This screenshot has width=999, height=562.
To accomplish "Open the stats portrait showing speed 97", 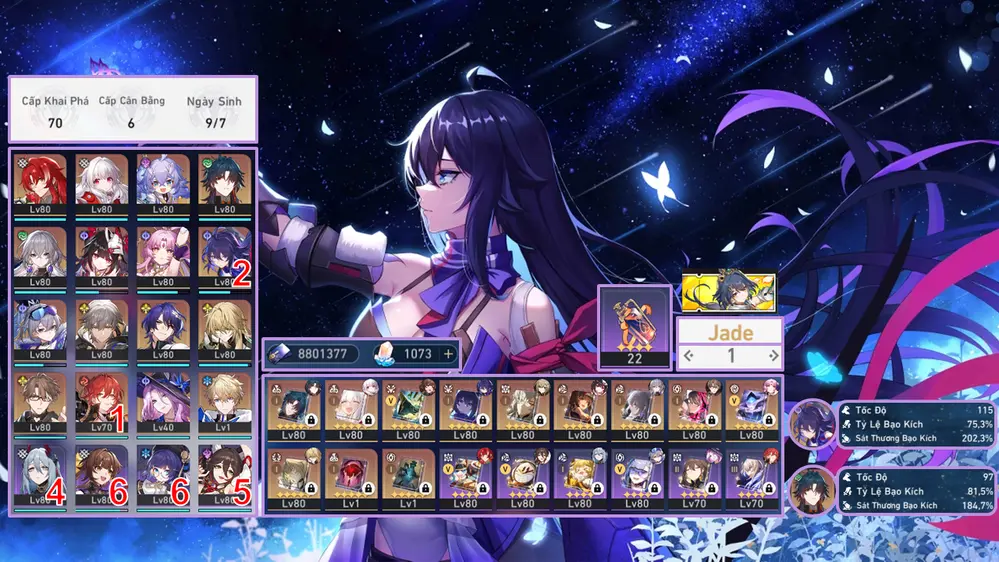I will point(812,490).
